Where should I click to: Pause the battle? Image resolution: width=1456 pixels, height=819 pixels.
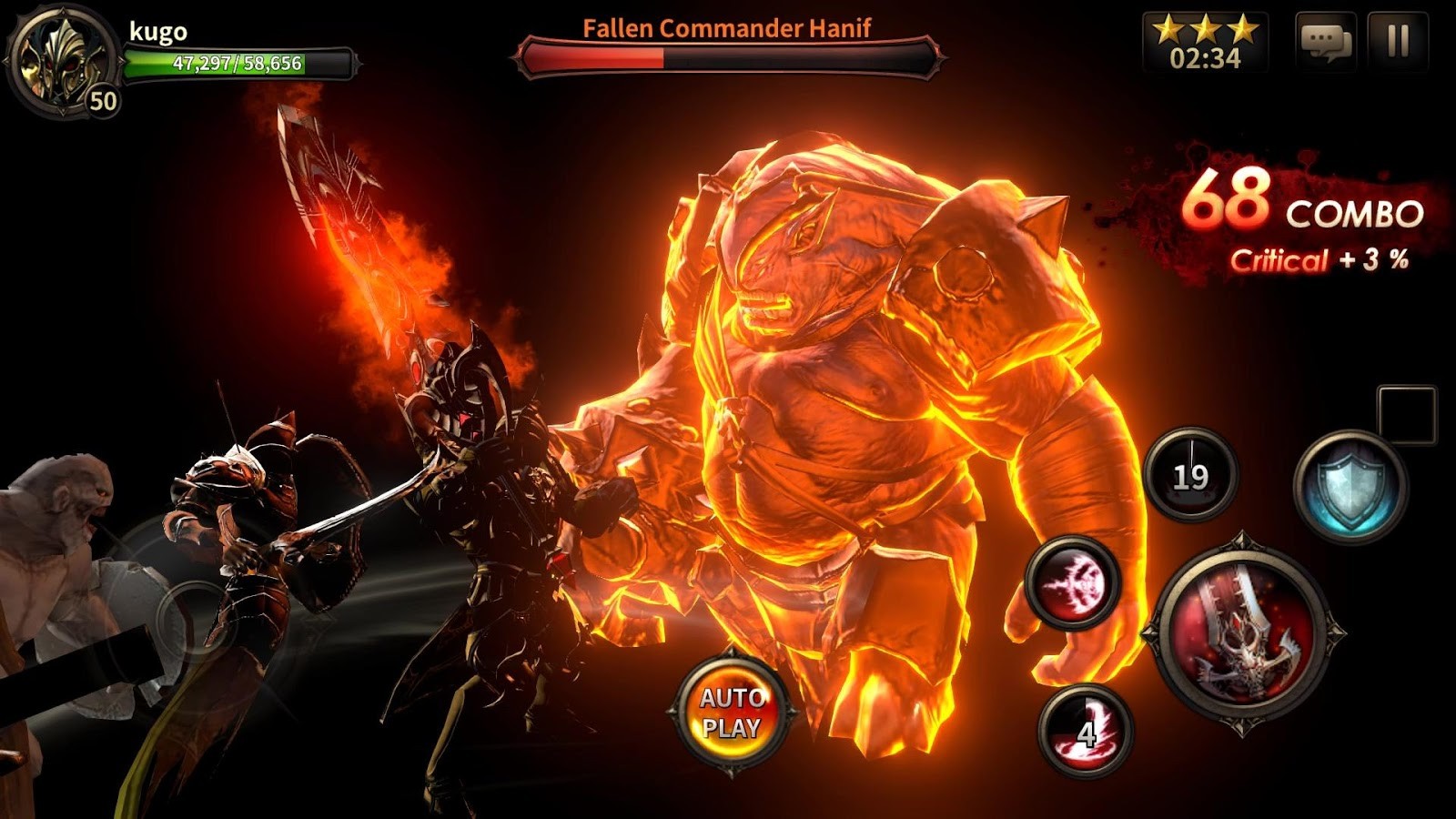pos(1398,41)
